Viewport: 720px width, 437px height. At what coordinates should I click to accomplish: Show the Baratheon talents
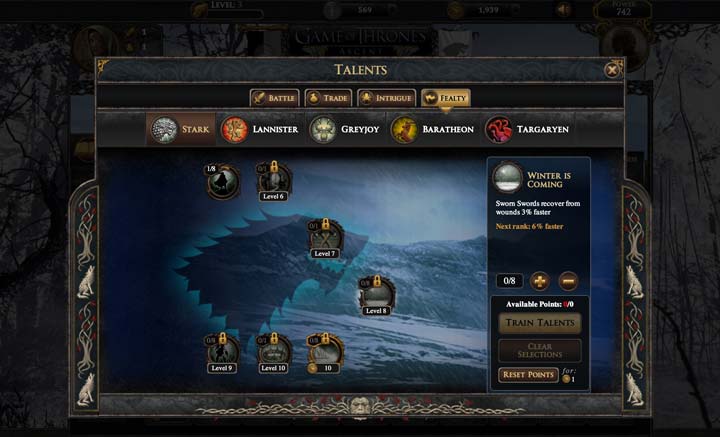click(432, 130)
